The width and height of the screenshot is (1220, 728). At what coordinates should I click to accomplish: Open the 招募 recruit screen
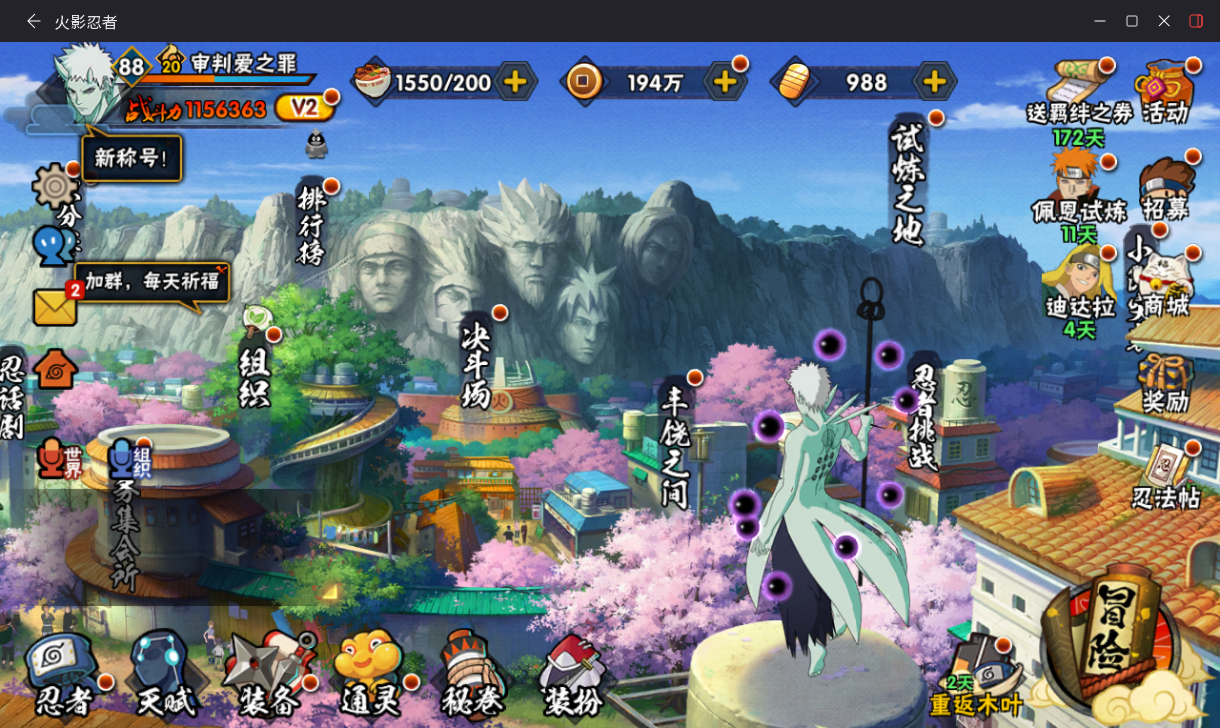click(x=1166, y=190)
